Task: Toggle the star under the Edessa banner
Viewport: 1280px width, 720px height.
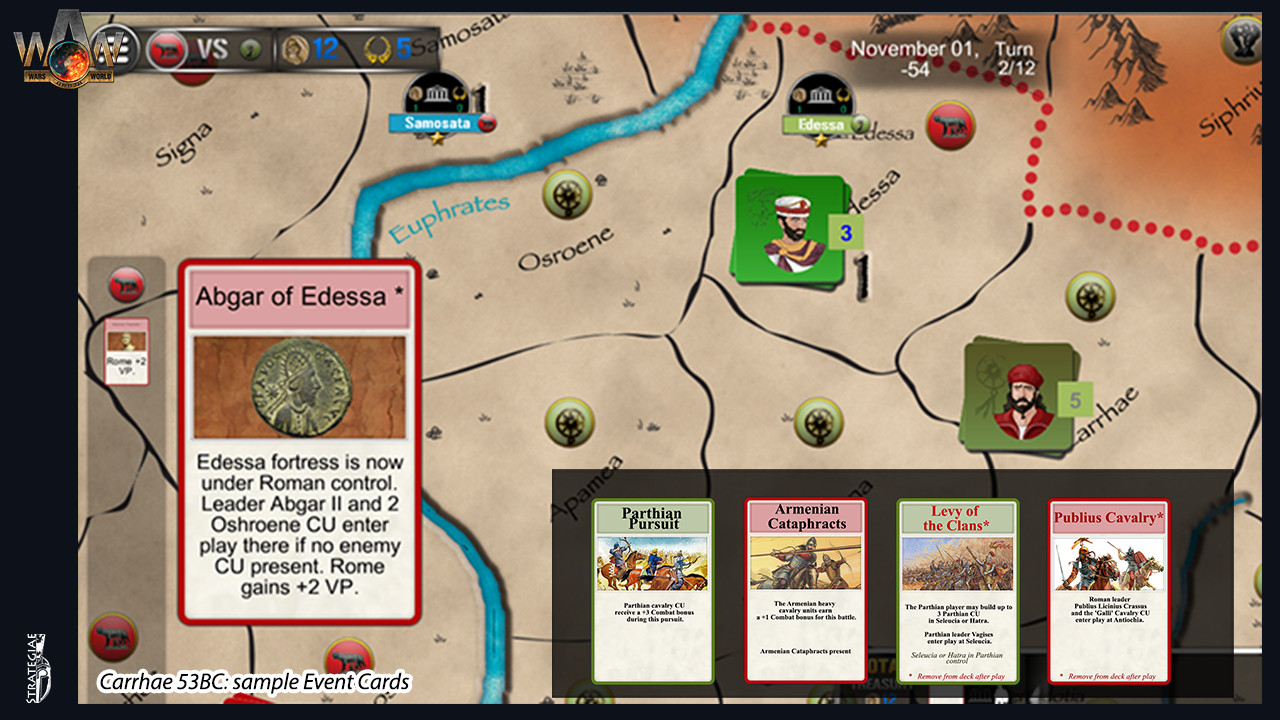Action: [822, 139]
